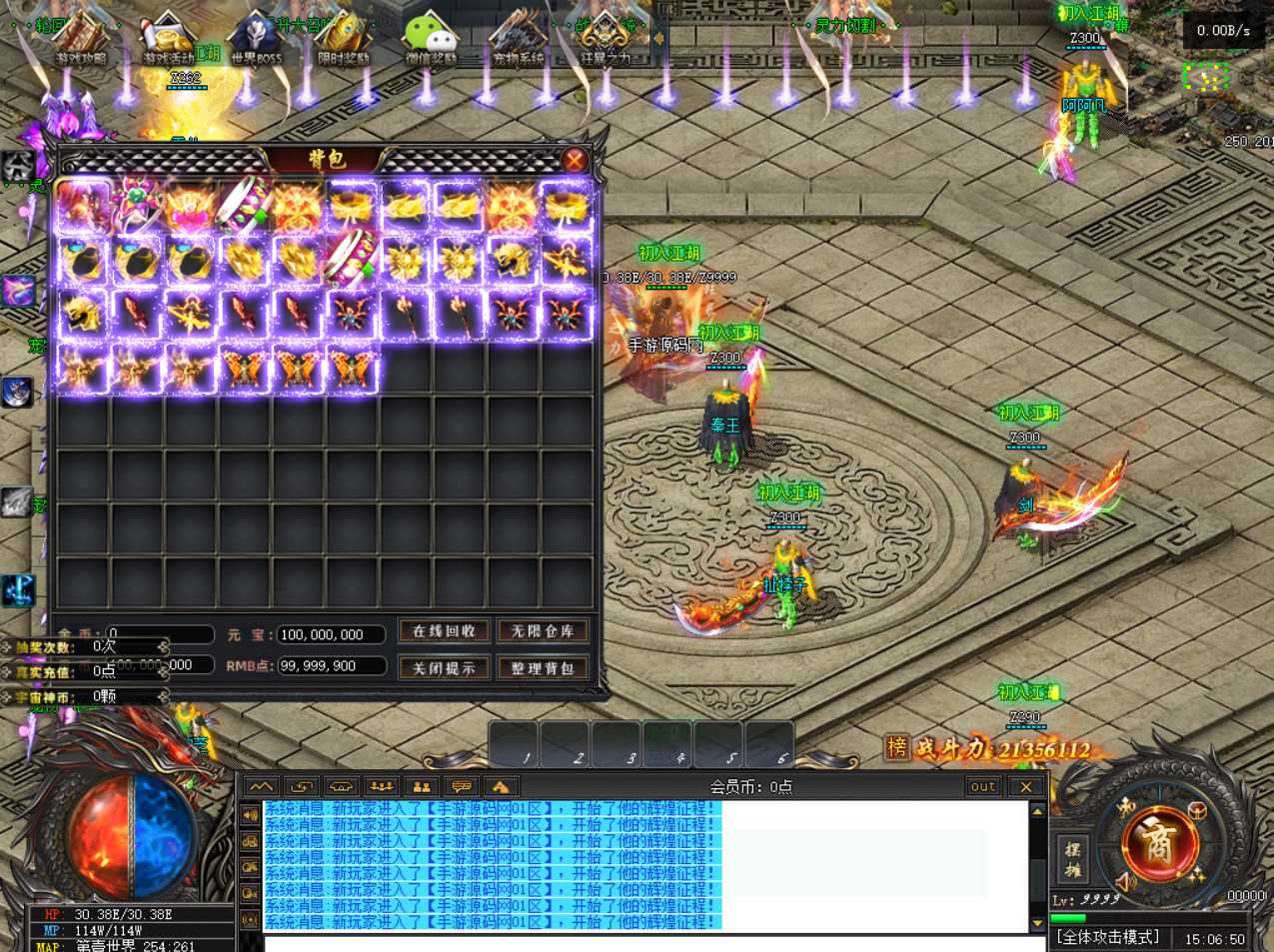Toggle the 全体攻击模式 attack mode label
Image resolution: width=1274 pixels, height=952 pixels.
click(x=1108, y=937)
